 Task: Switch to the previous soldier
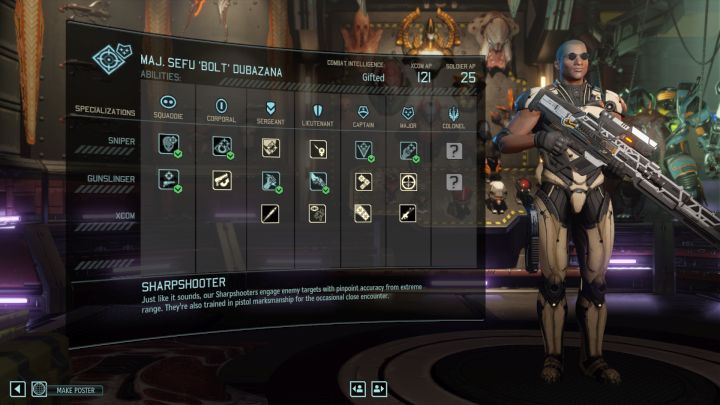[357, 389]
